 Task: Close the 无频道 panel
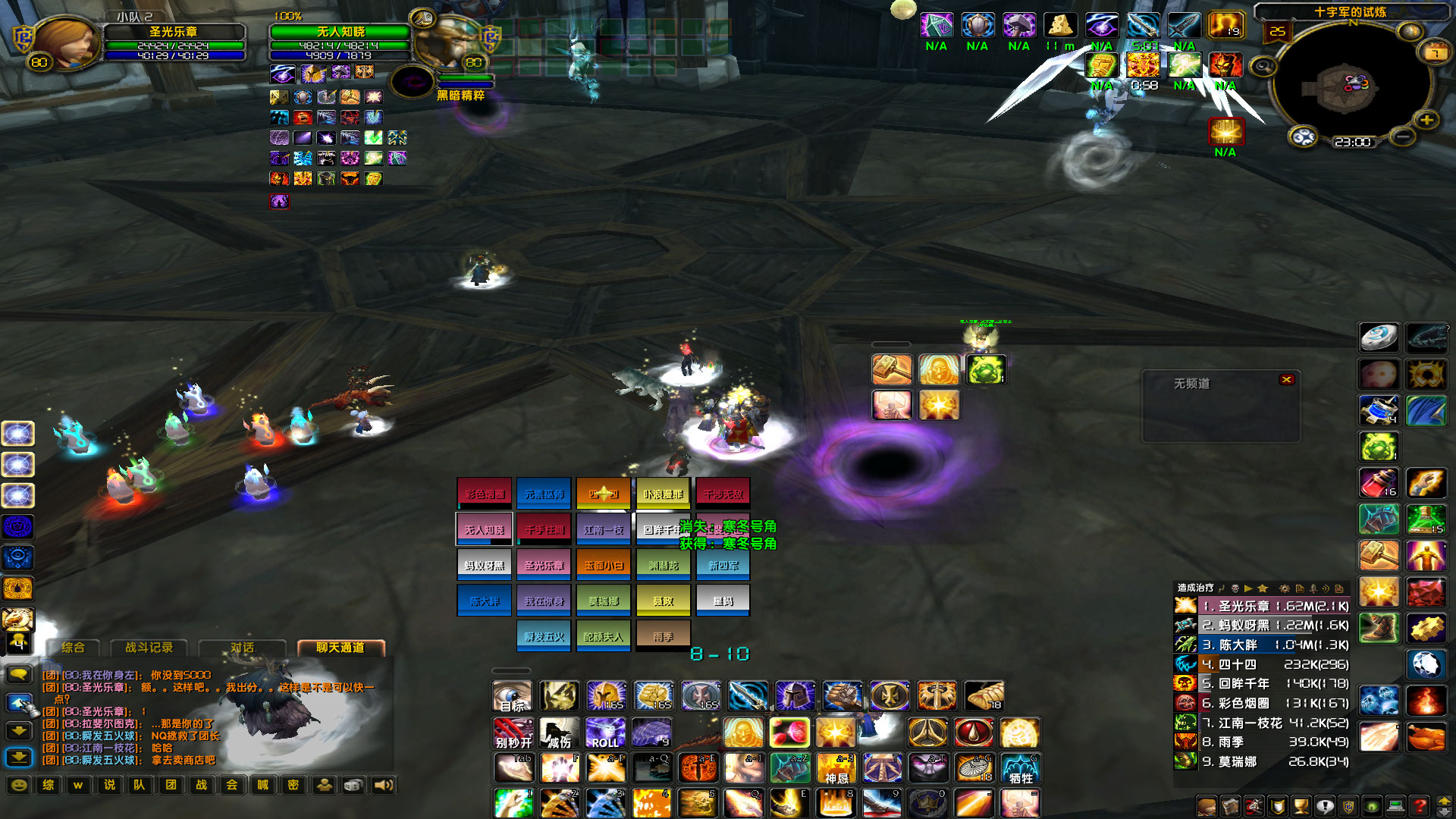[1286, 379]
